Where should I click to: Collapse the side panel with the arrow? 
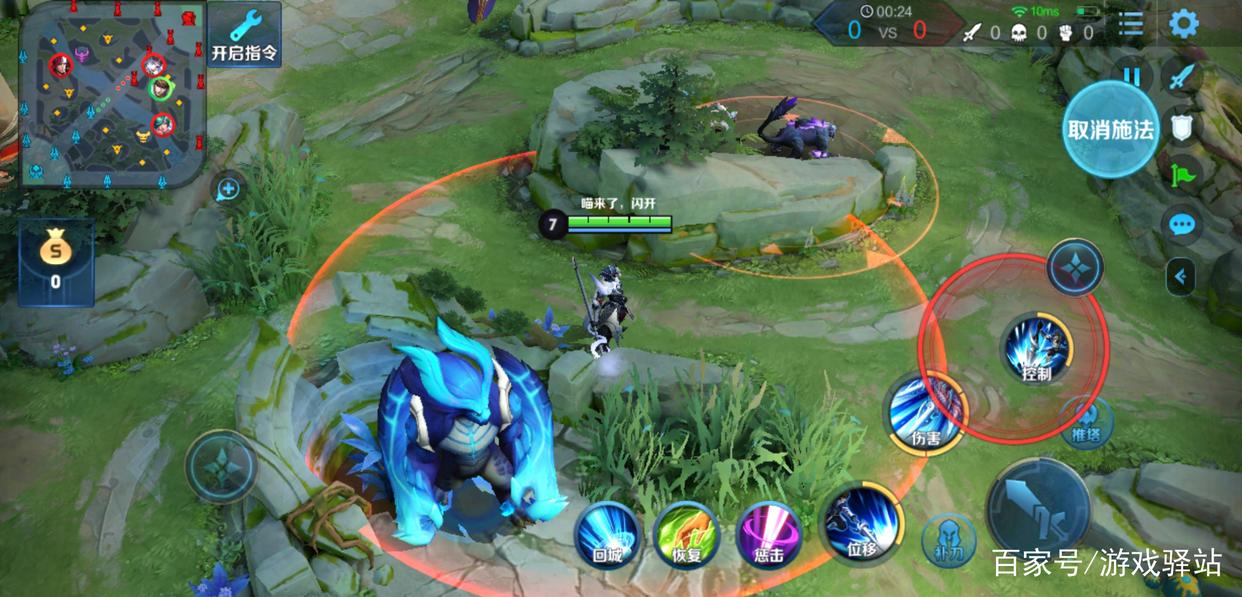(1181, 276)
